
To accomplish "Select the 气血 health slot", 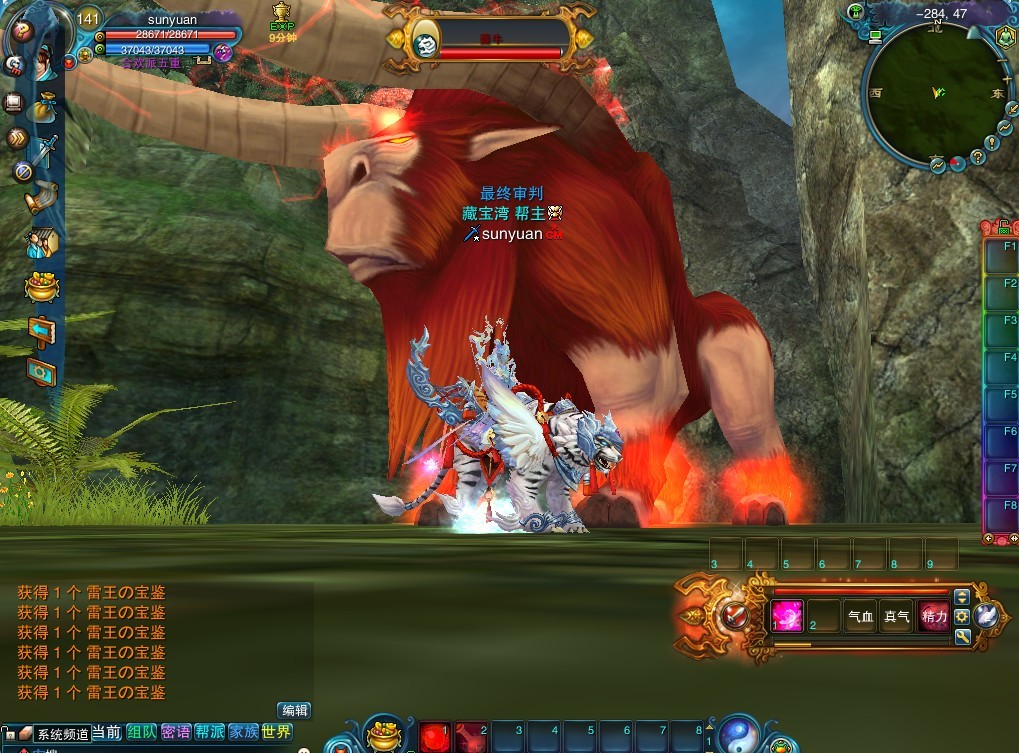I will [x=860, y=617].
